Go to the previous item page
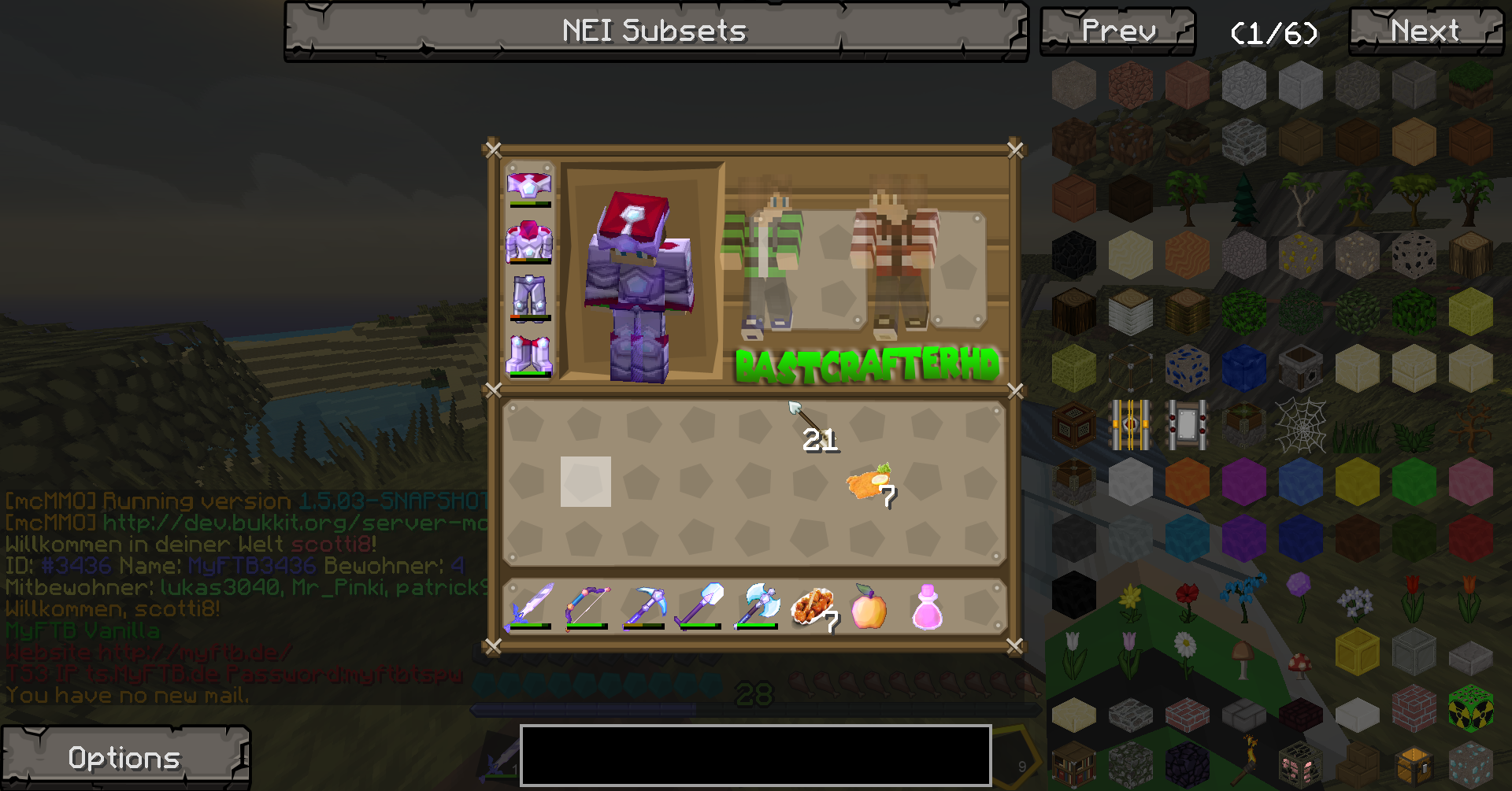This screenshot has height=791, width=1512. tap(1117, 31)
